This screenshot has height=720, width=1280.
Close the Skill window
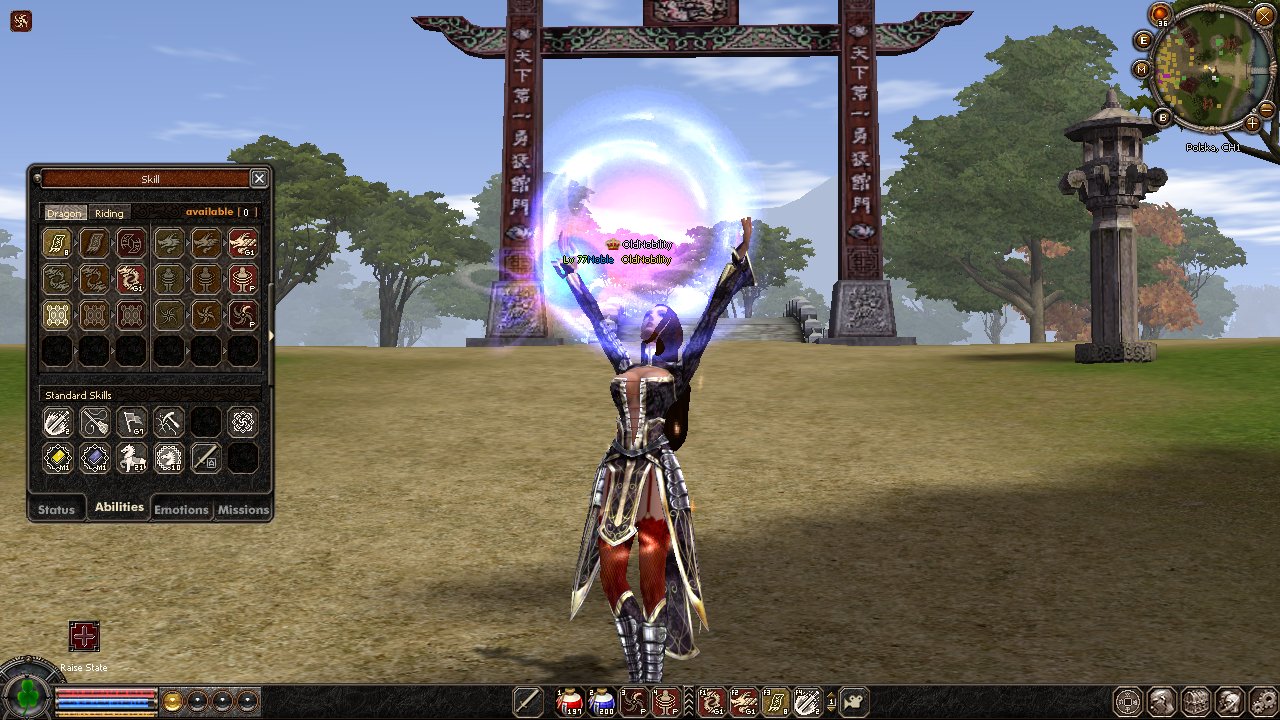(x=259, y=178)
